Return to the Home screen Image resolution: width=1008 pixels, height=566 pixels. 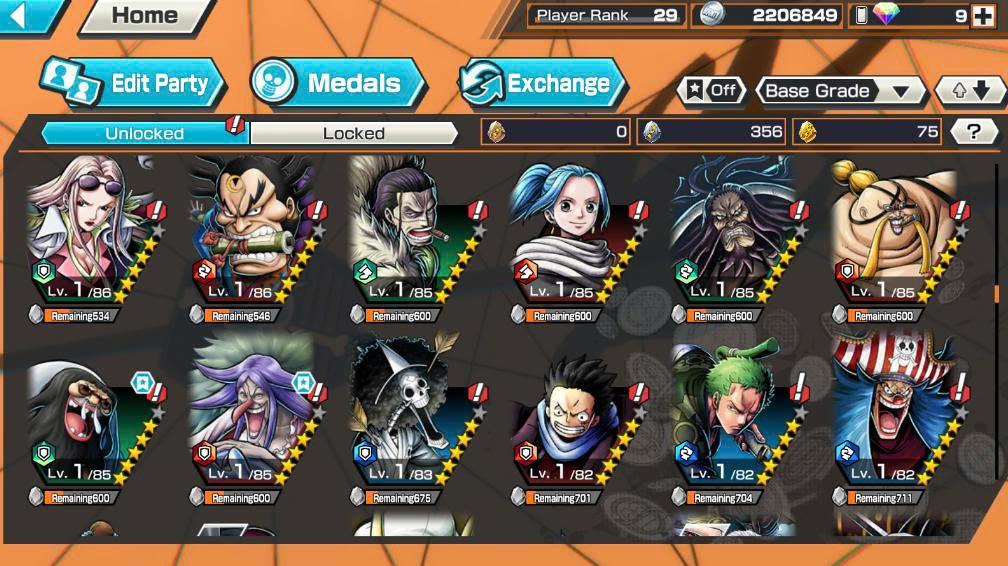coord(145,15)
